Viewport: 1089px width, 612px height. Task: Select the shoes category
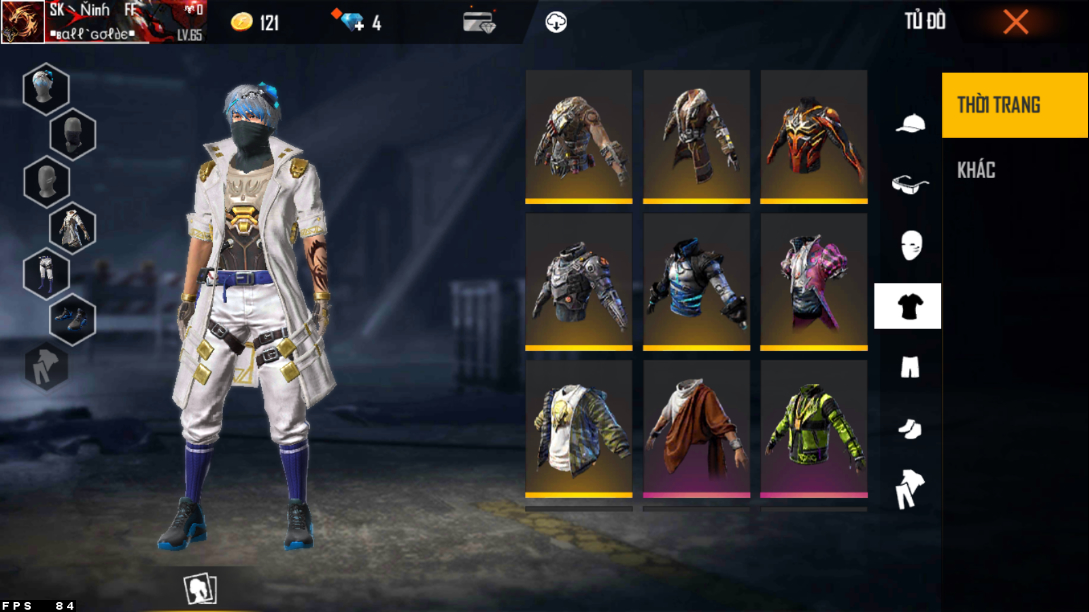(909, 428)
